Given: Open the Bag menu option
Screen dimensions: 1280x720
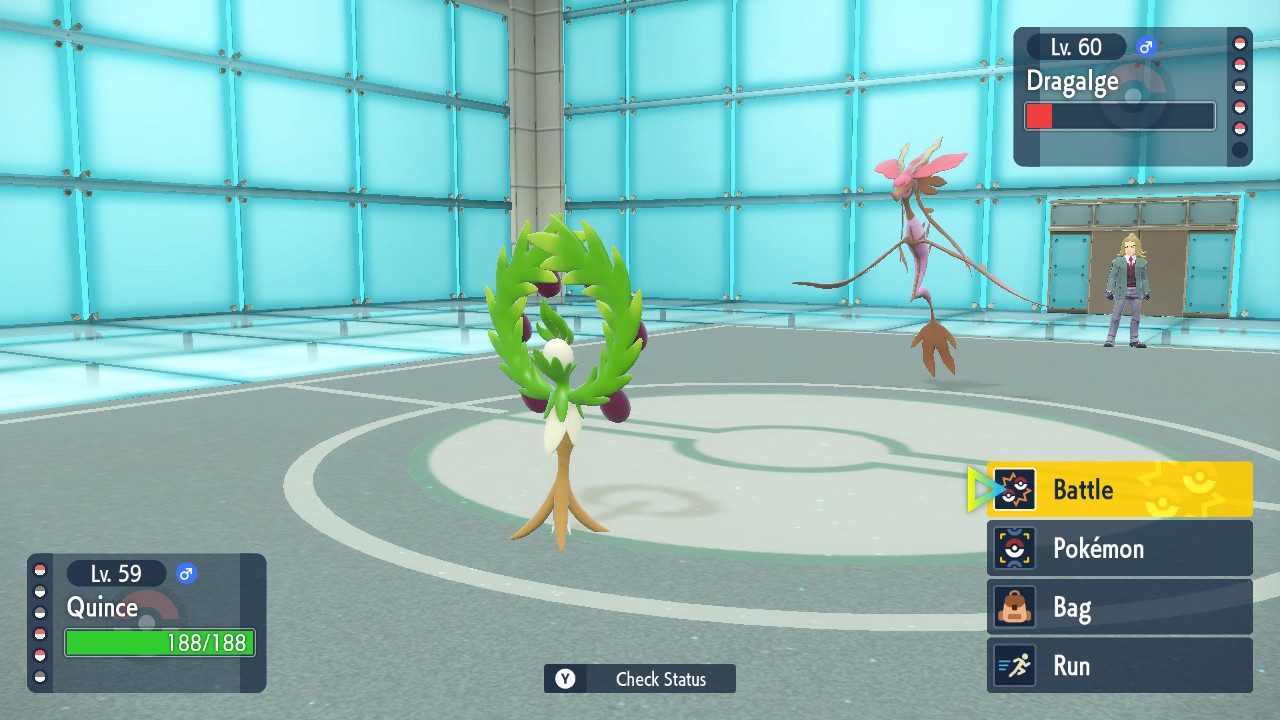Looking at the screenshot, I should pos(1119,607).
